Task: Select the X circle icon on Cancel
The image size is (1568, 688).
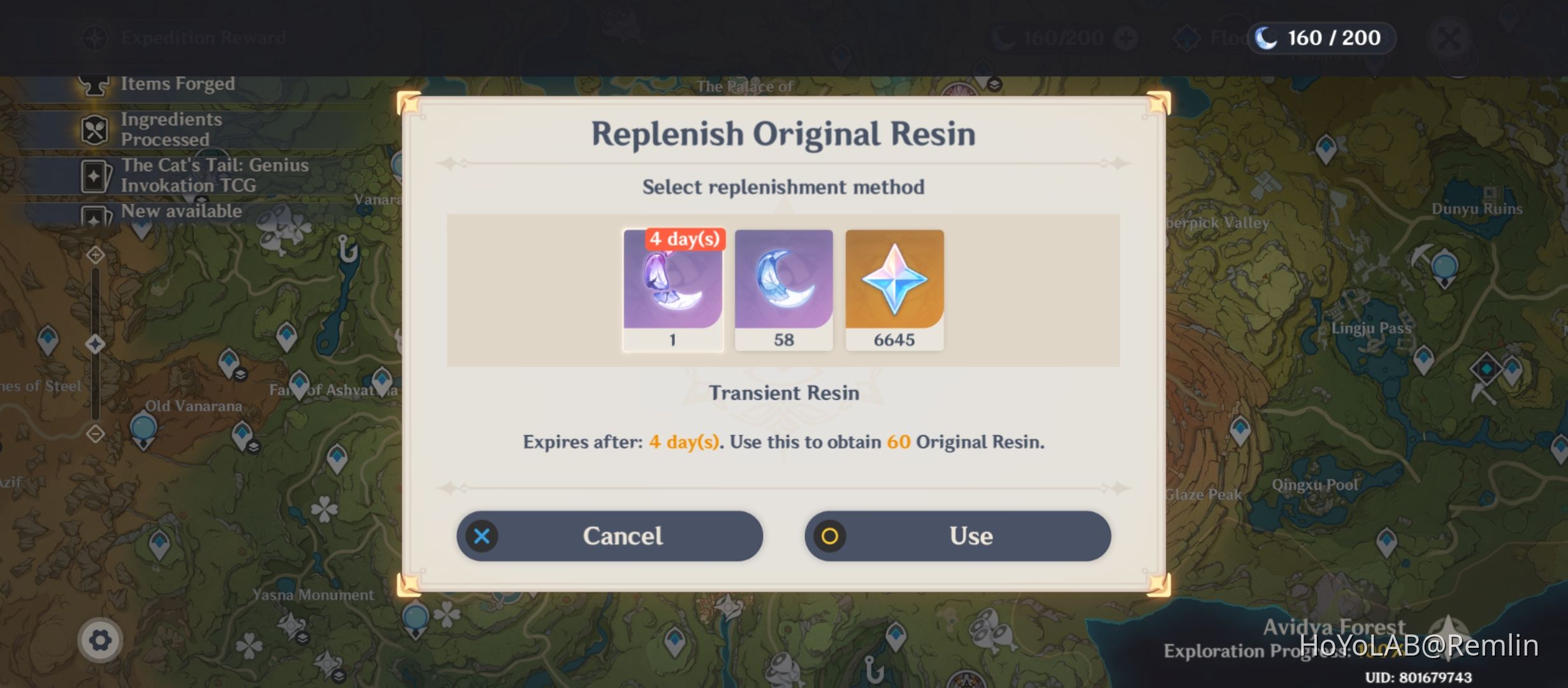Action: [x=483, y=536]
